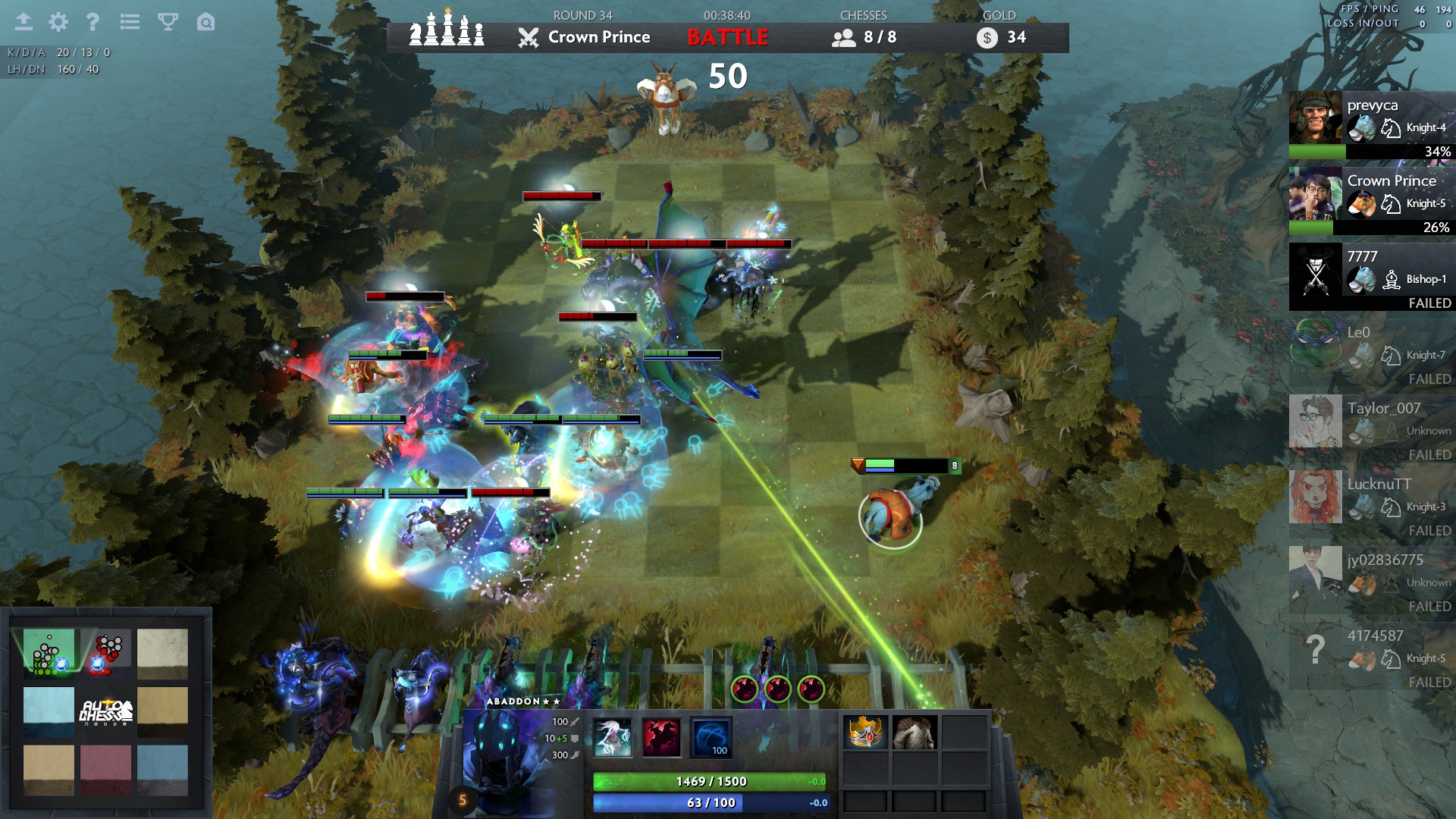Jump to the green board on minimap

pyautogui.click(x=49, y=652)
